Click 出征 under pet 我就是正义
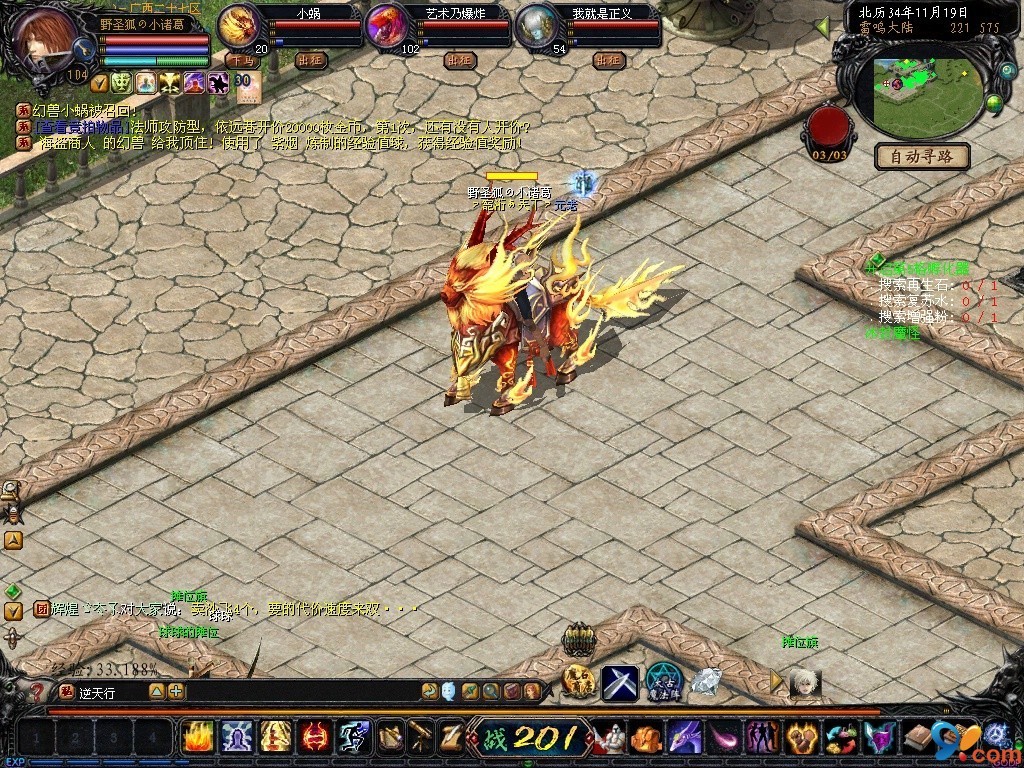 [x=608, y=60]
